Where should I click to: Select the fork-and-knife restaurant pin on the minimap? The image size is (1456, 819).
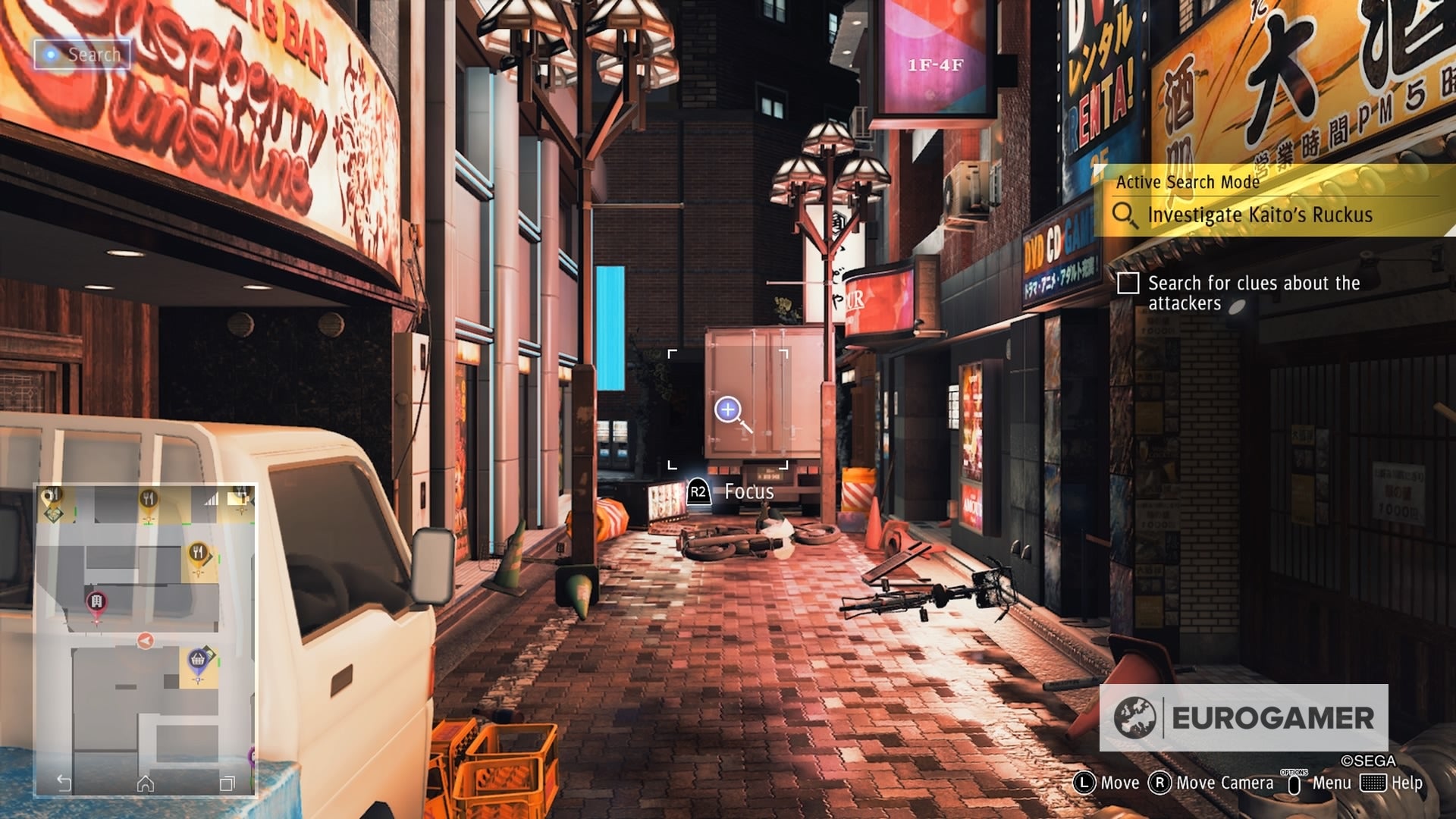pos(198,554)
